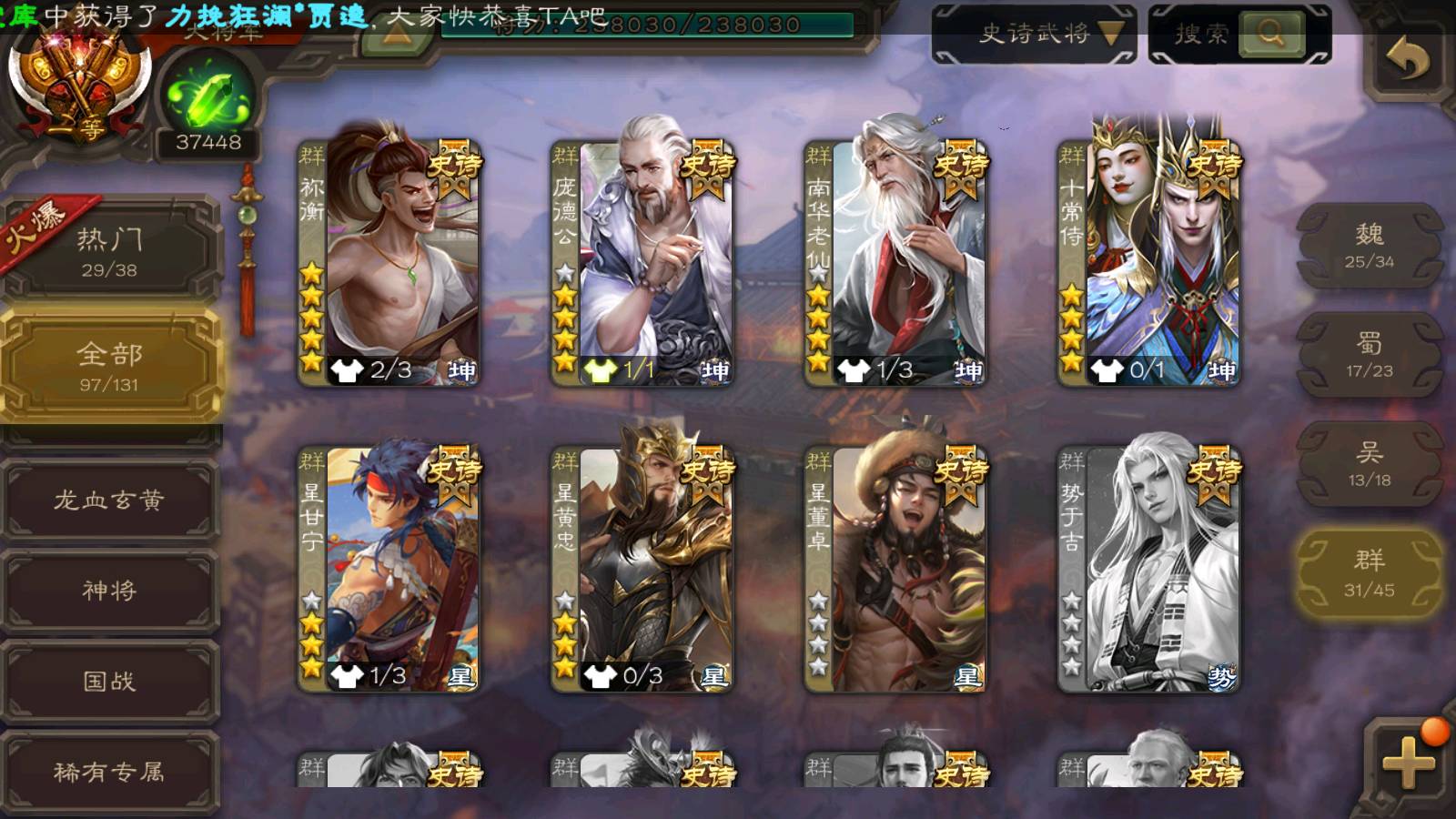Switch to the 国战 category

point(109,681)
